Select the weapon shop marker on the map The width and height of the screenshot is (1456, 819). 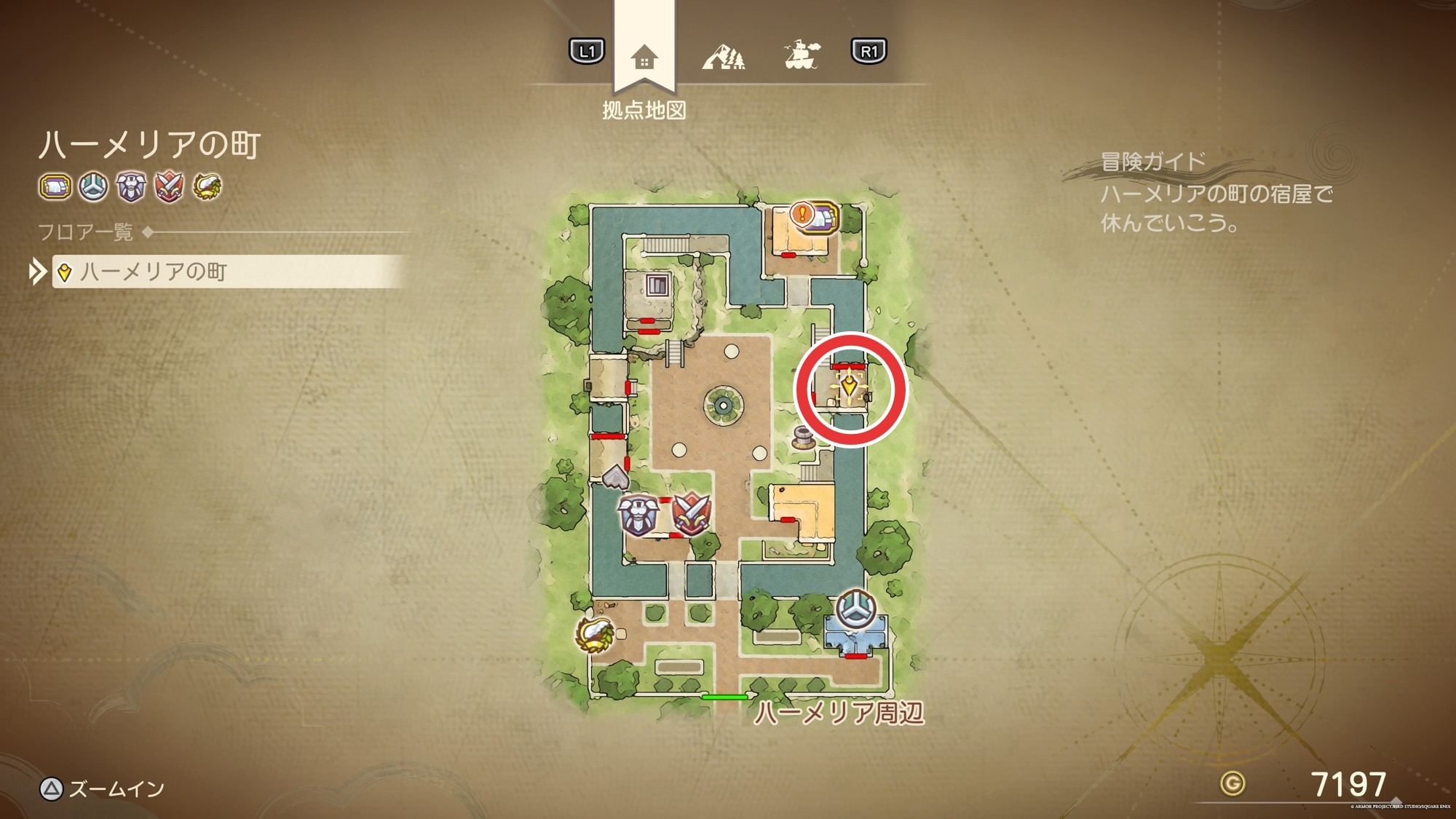(691, 513)
